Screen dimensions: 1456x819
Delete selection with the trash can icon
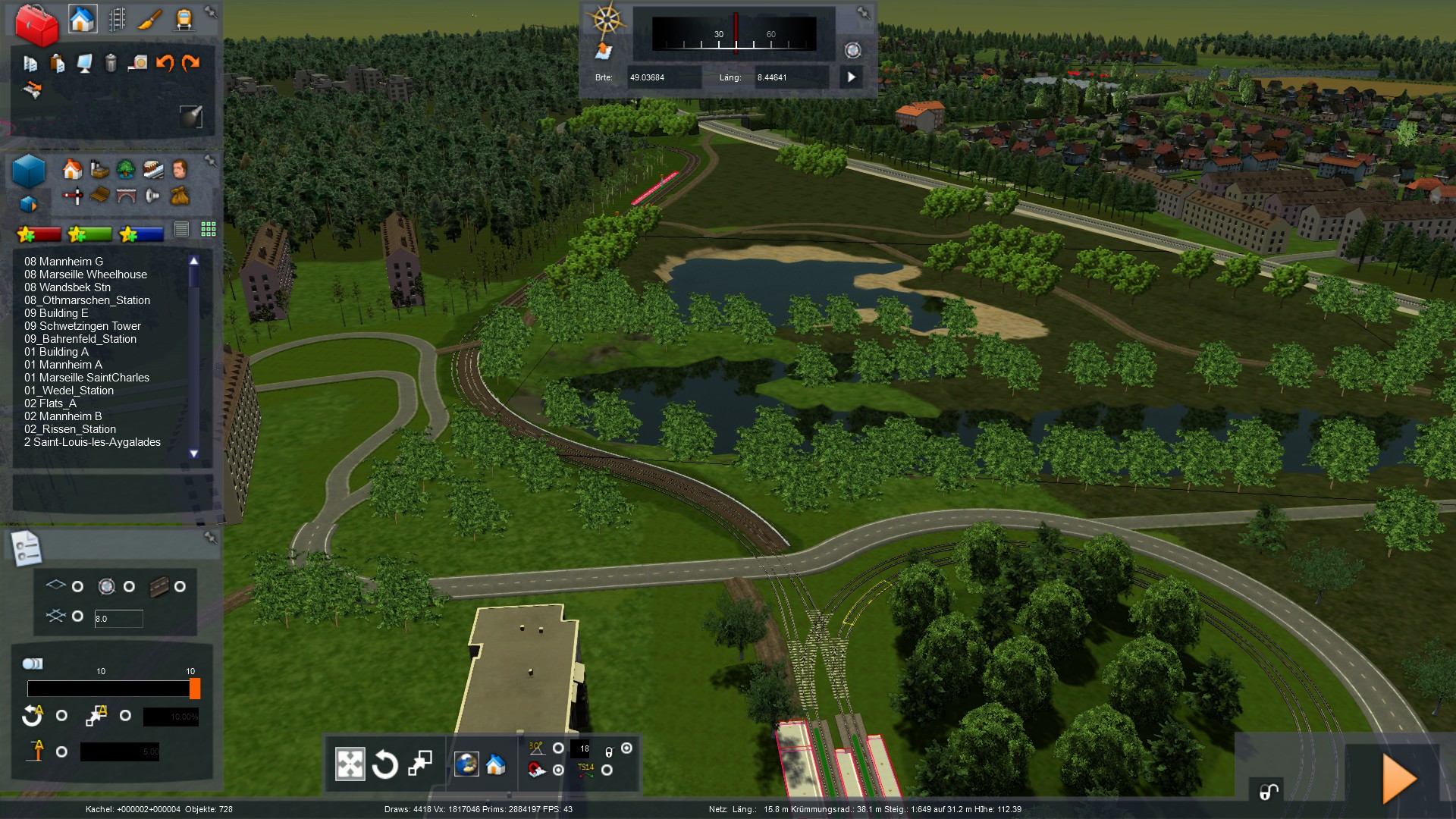(x=111, y=63)
